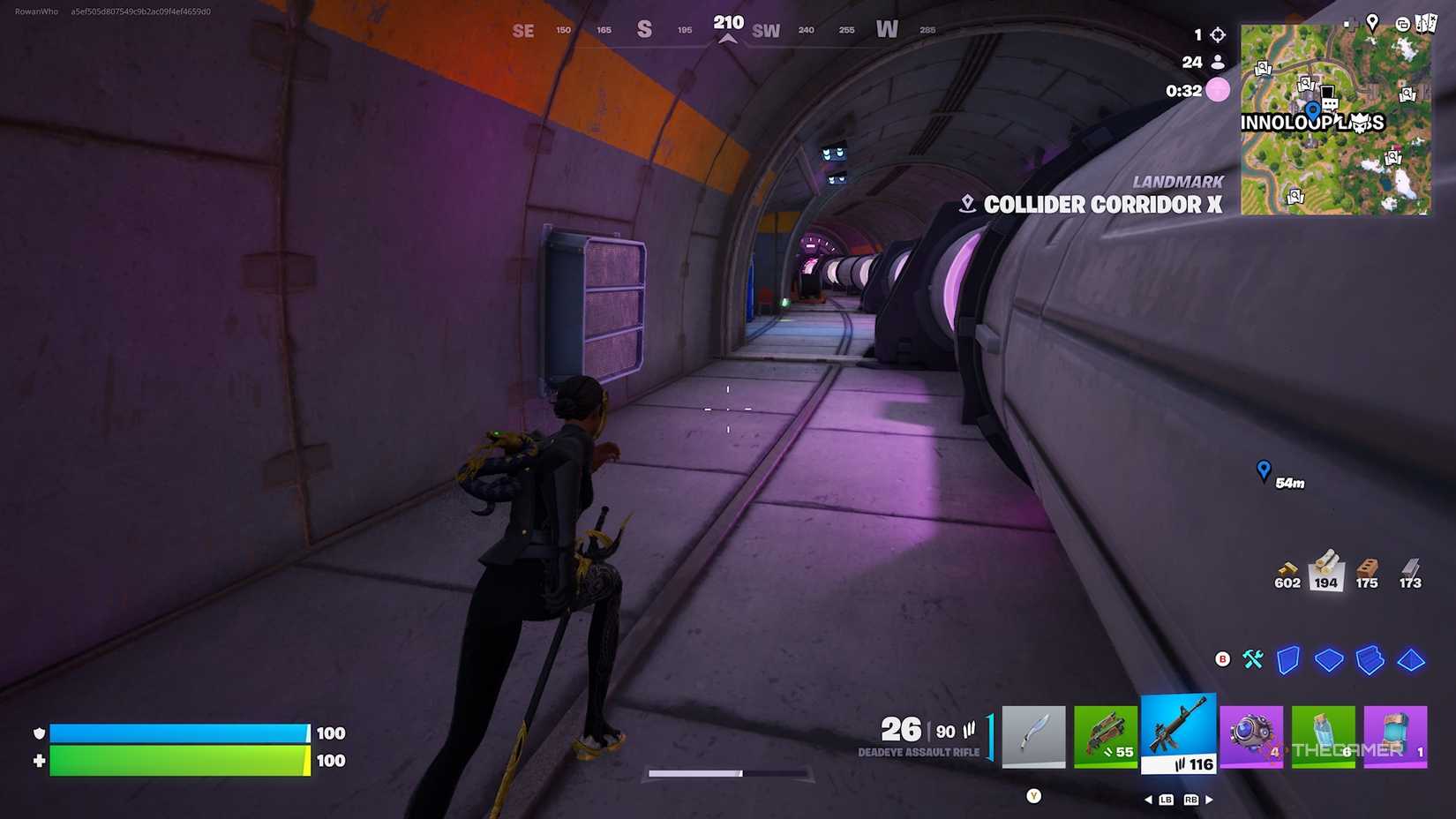The height and width of the screenshot is (819, 1456).
Task: Click the LB hotbar cycle arrow
Action: tap(1165, 798)
